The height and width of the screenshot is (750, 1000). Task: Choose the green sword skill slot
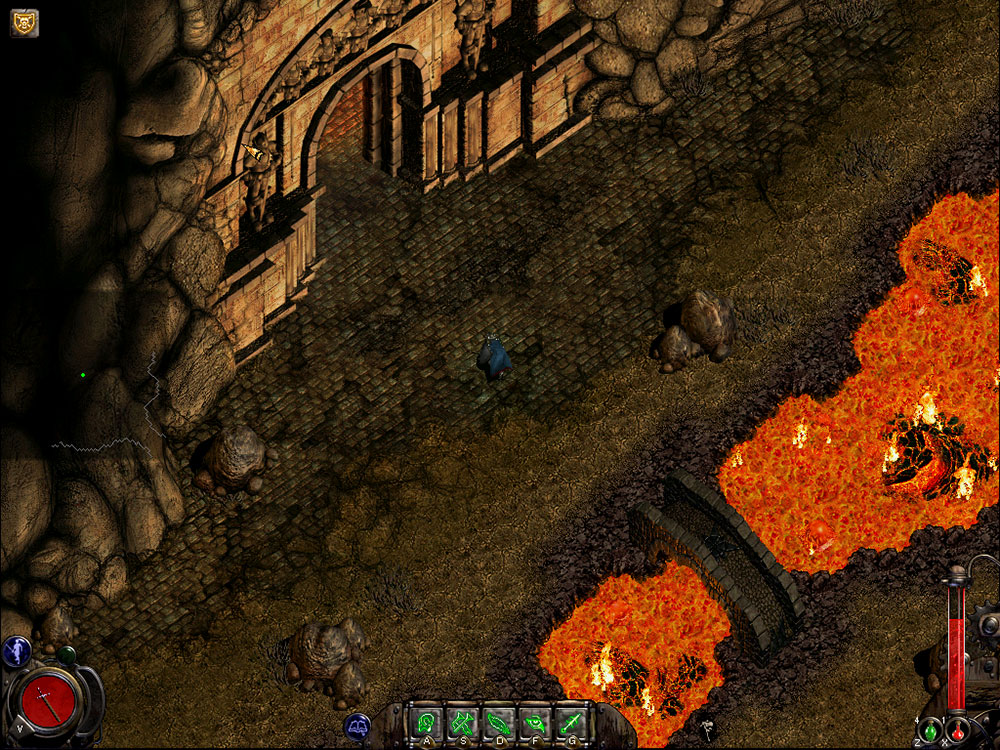(x=569, y=721)
